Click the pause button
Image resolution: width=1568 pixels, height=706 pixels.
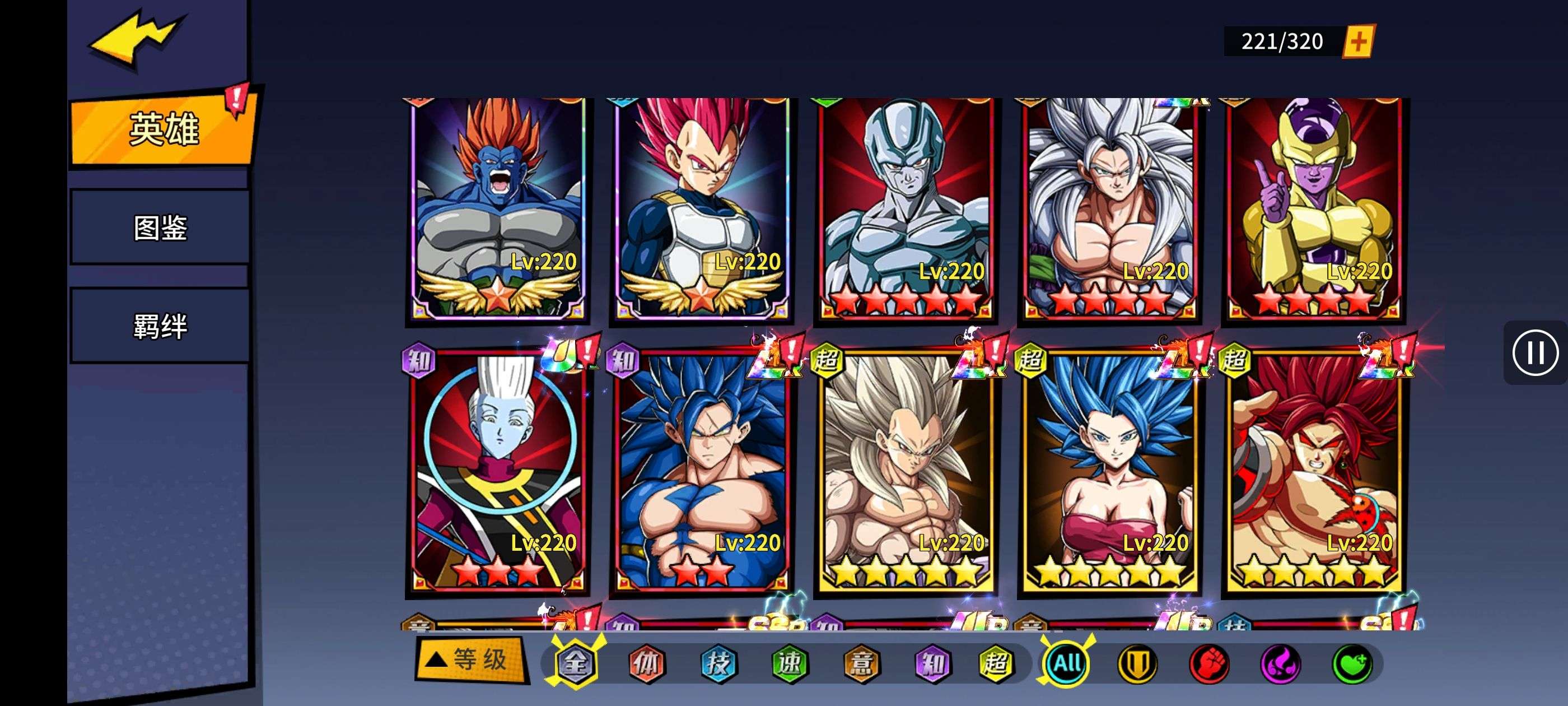pyautogui.click(x=1534, y=352)
